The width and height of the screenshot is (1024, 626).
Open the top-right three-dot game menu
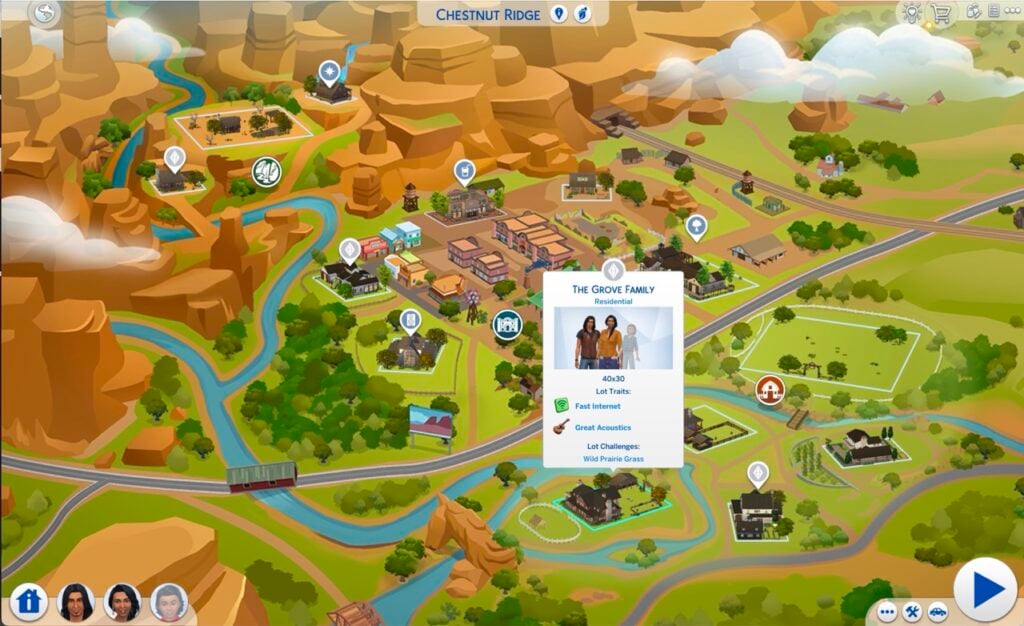click(1010, 13)
